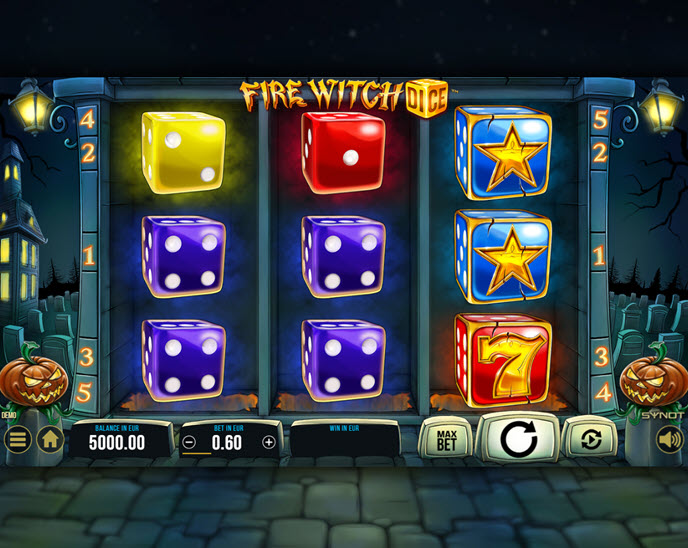Spin the reels
This screenshot has width=688, height=548.
pos(518,438)
